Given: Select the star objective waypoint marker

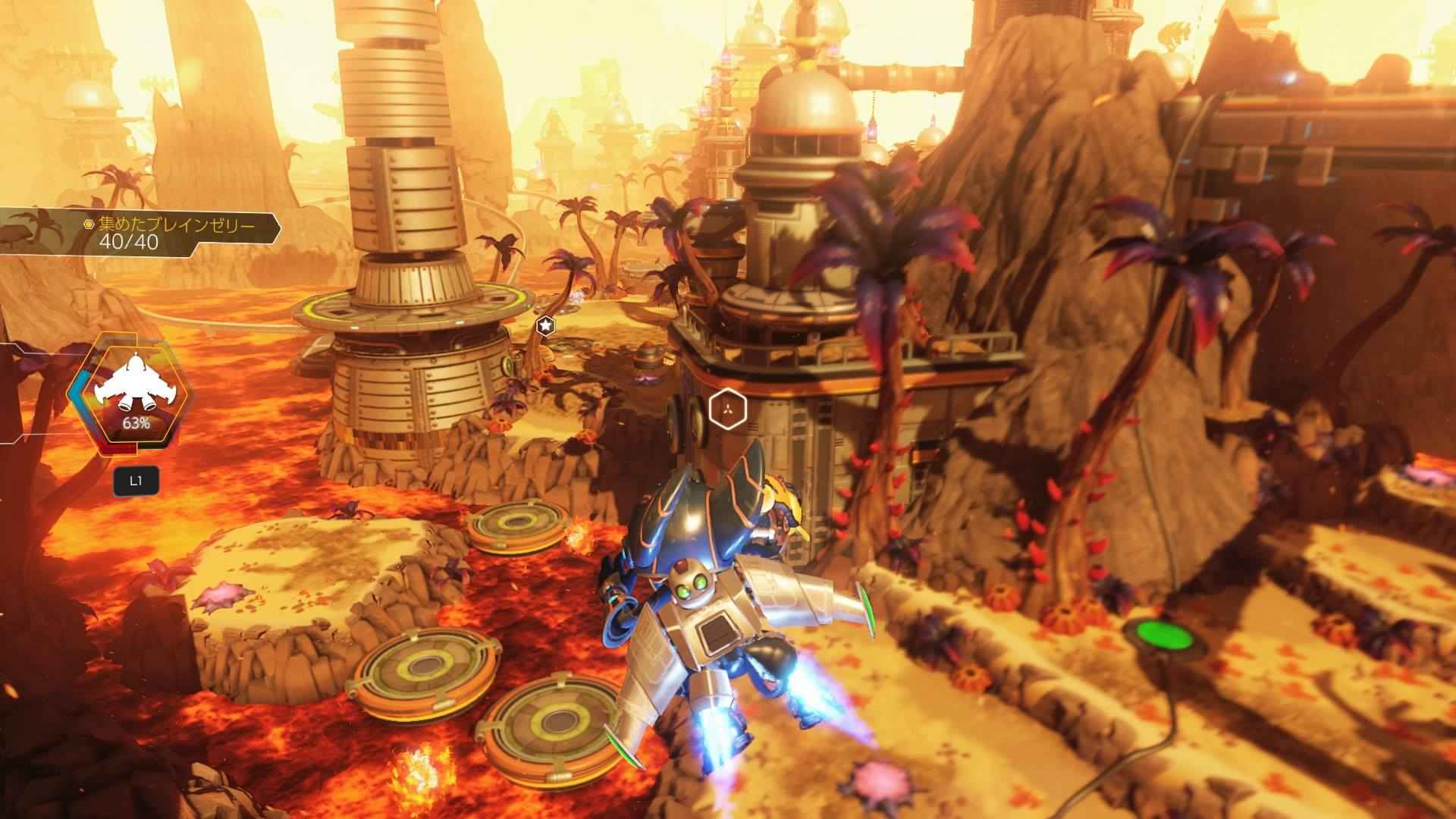Looking at the screenshot, I should [x=544, y=326].
